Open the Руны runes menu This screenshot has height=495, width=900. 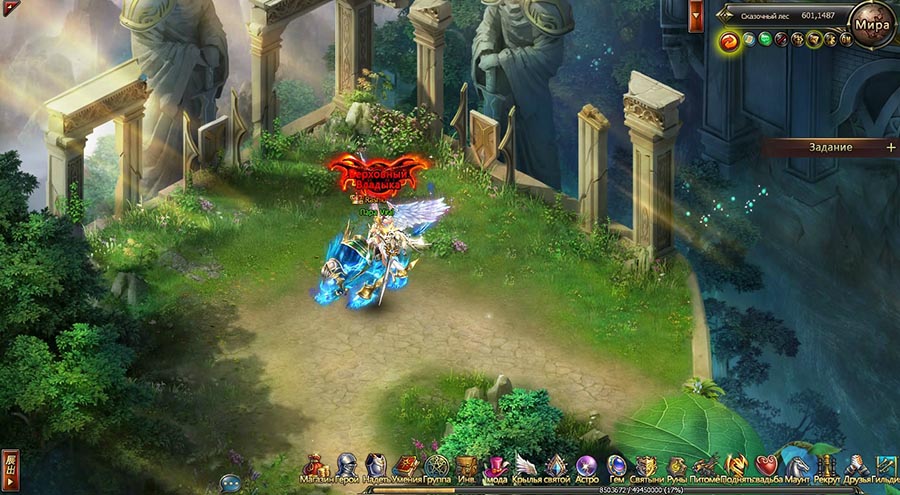(677, 466)
